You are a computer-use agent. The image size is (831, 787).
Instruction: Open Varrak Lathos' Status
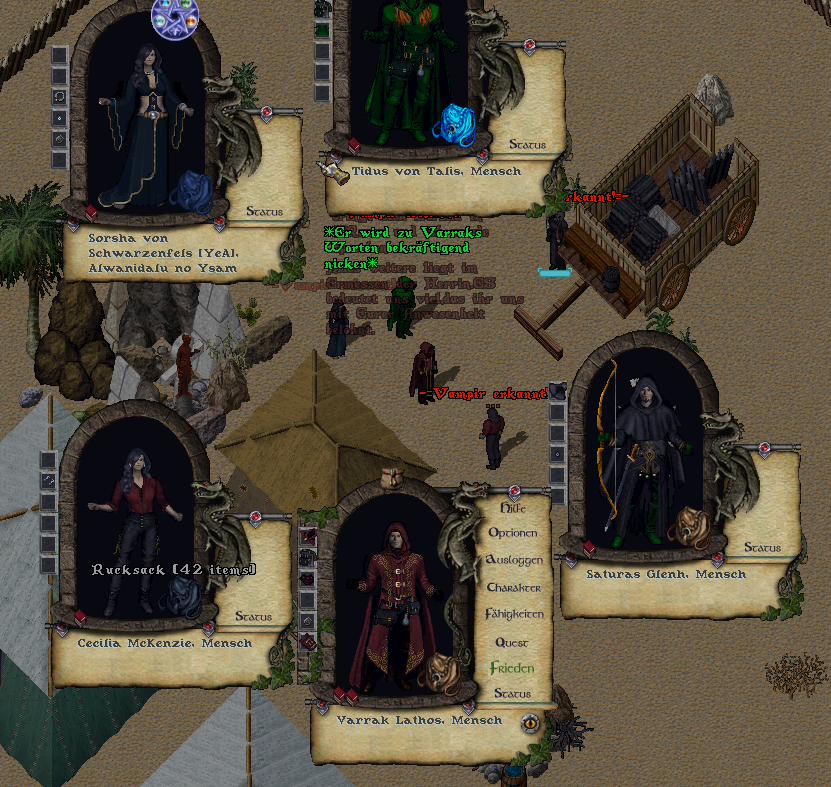tap(512, 694)
